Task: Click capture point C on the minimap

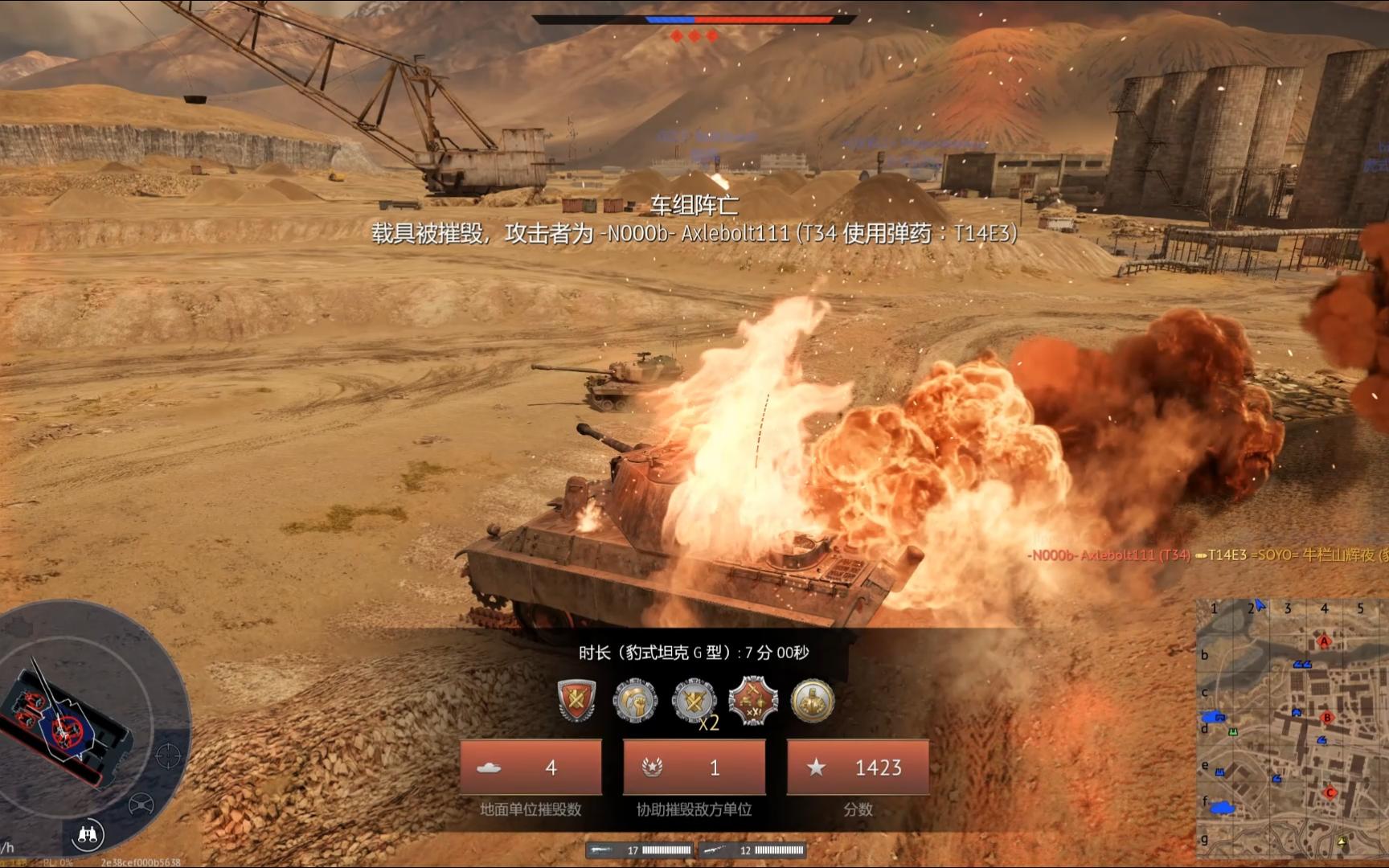Action: tap(1330, 792)
